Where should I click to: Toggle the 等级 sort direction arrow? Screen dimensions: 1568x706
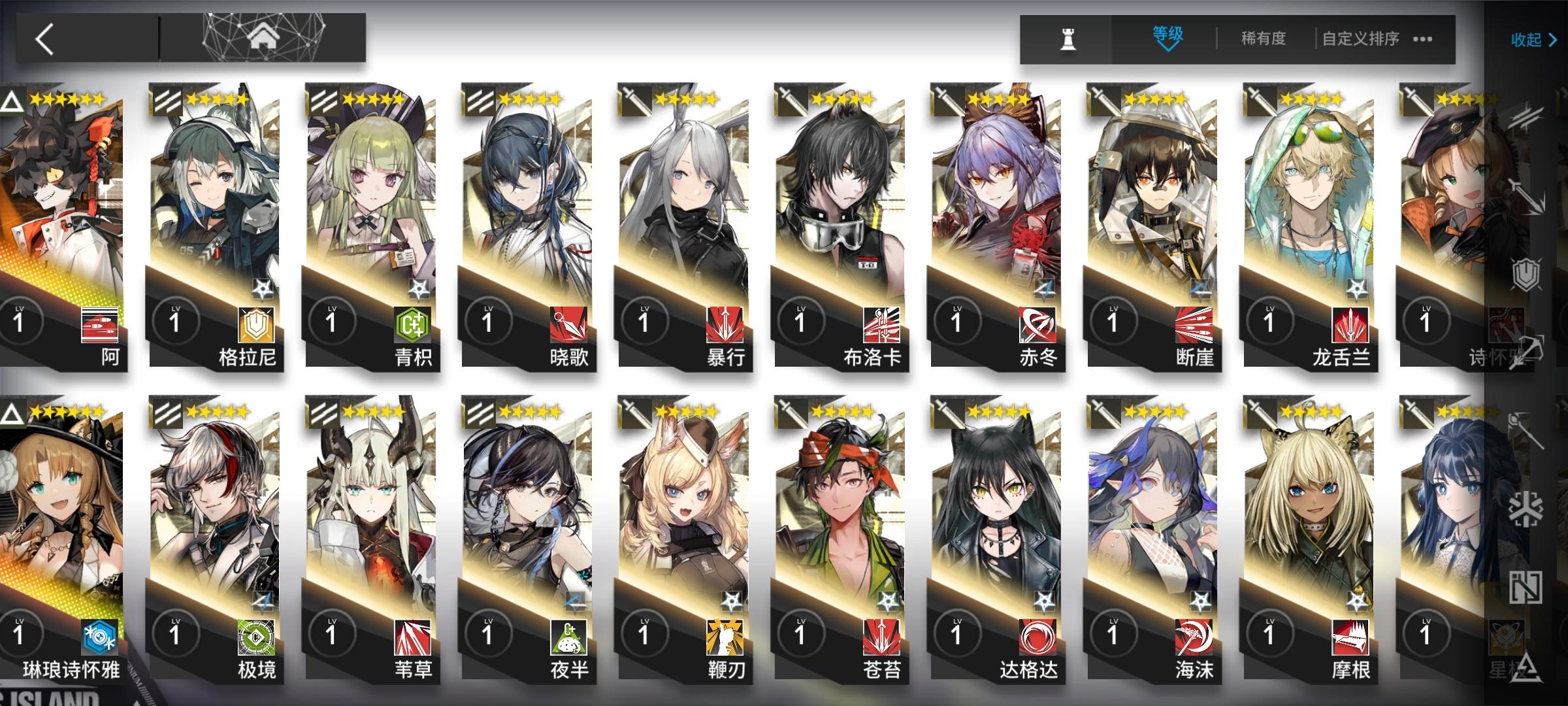point(1168,48)
